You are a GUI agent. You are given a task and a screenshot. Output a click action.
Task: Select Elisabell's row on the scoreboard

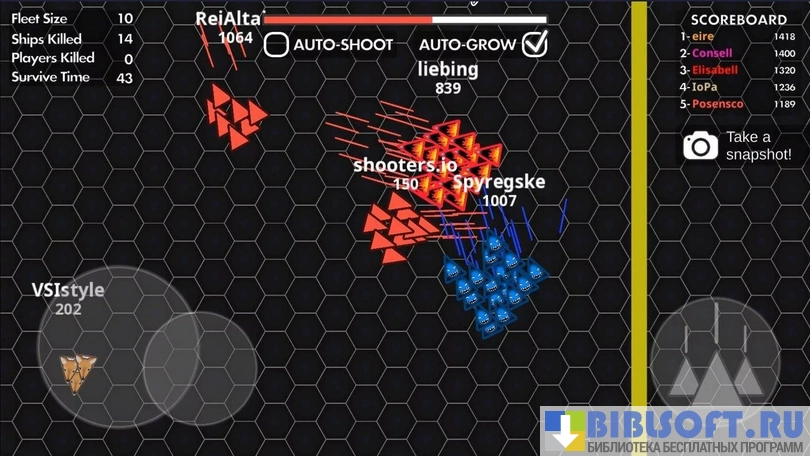(x=737, y=70)
